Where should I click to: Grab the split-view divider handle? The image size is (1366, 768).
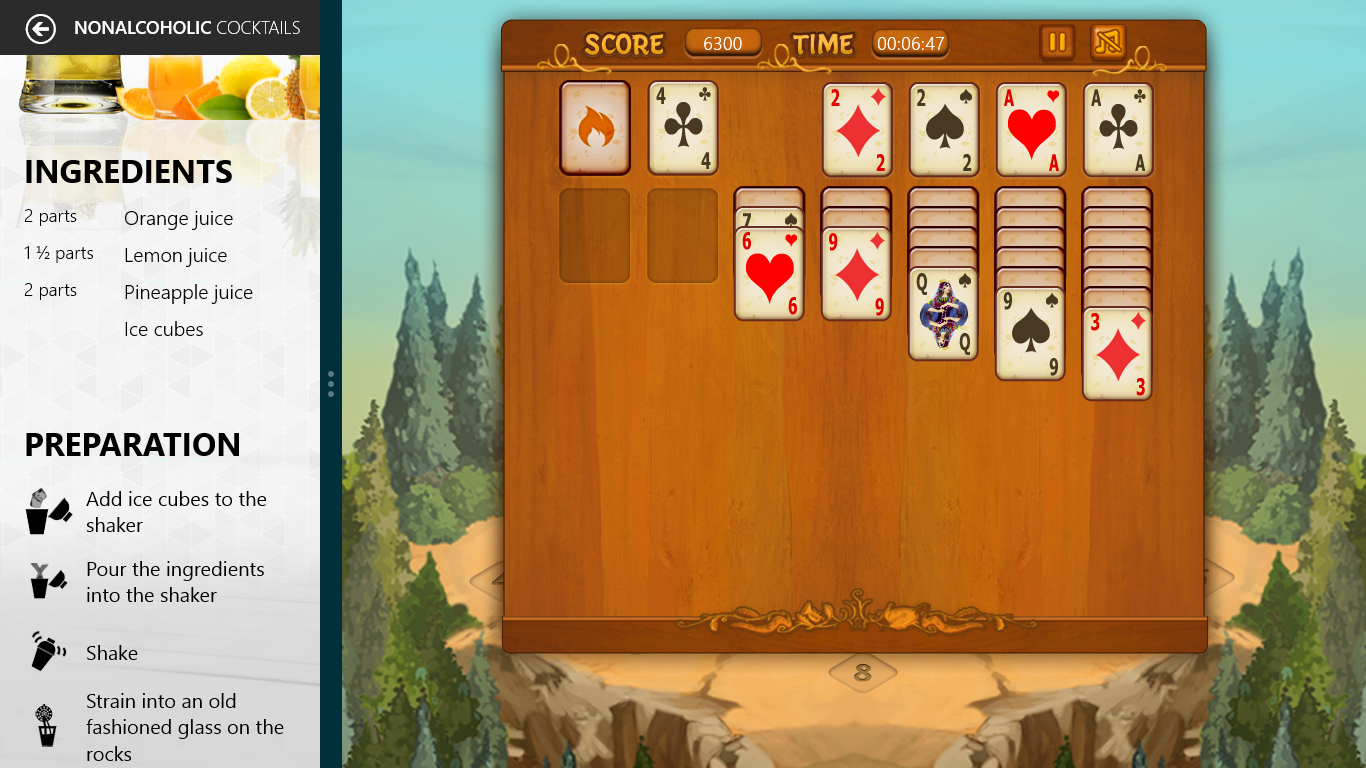[331, 384]
